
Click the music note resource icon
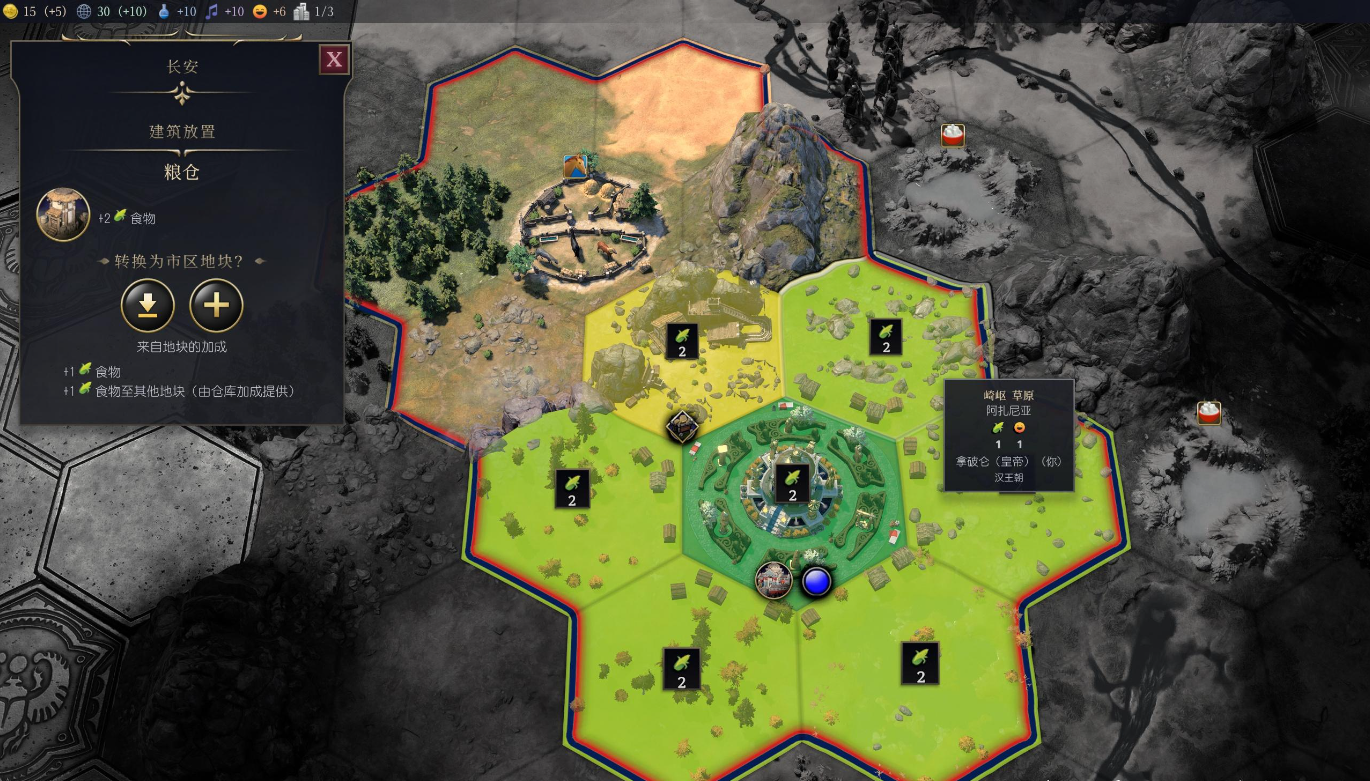pos(211,11)
